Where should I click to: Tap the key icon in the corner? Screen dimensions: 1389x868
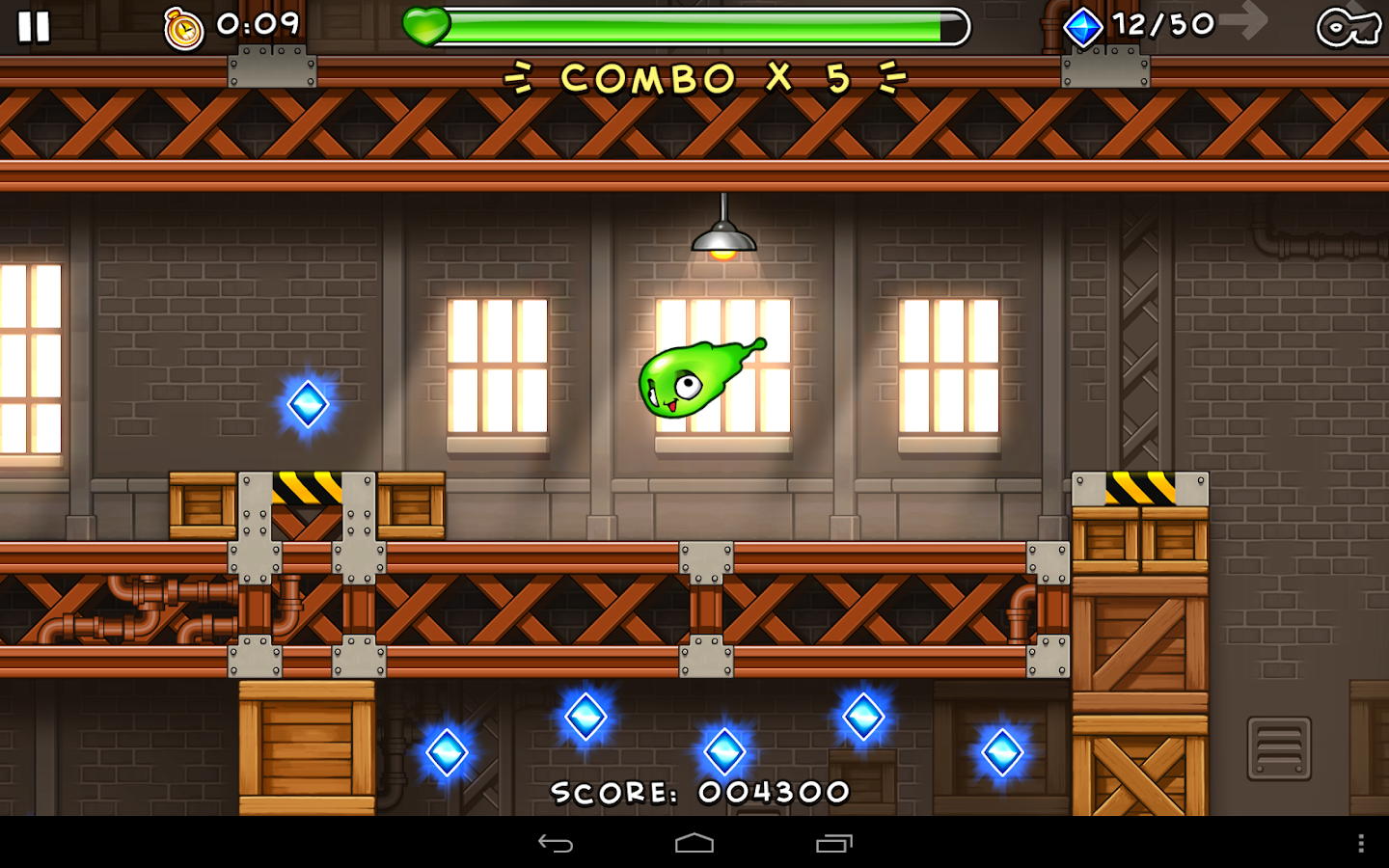(1348, 27)
